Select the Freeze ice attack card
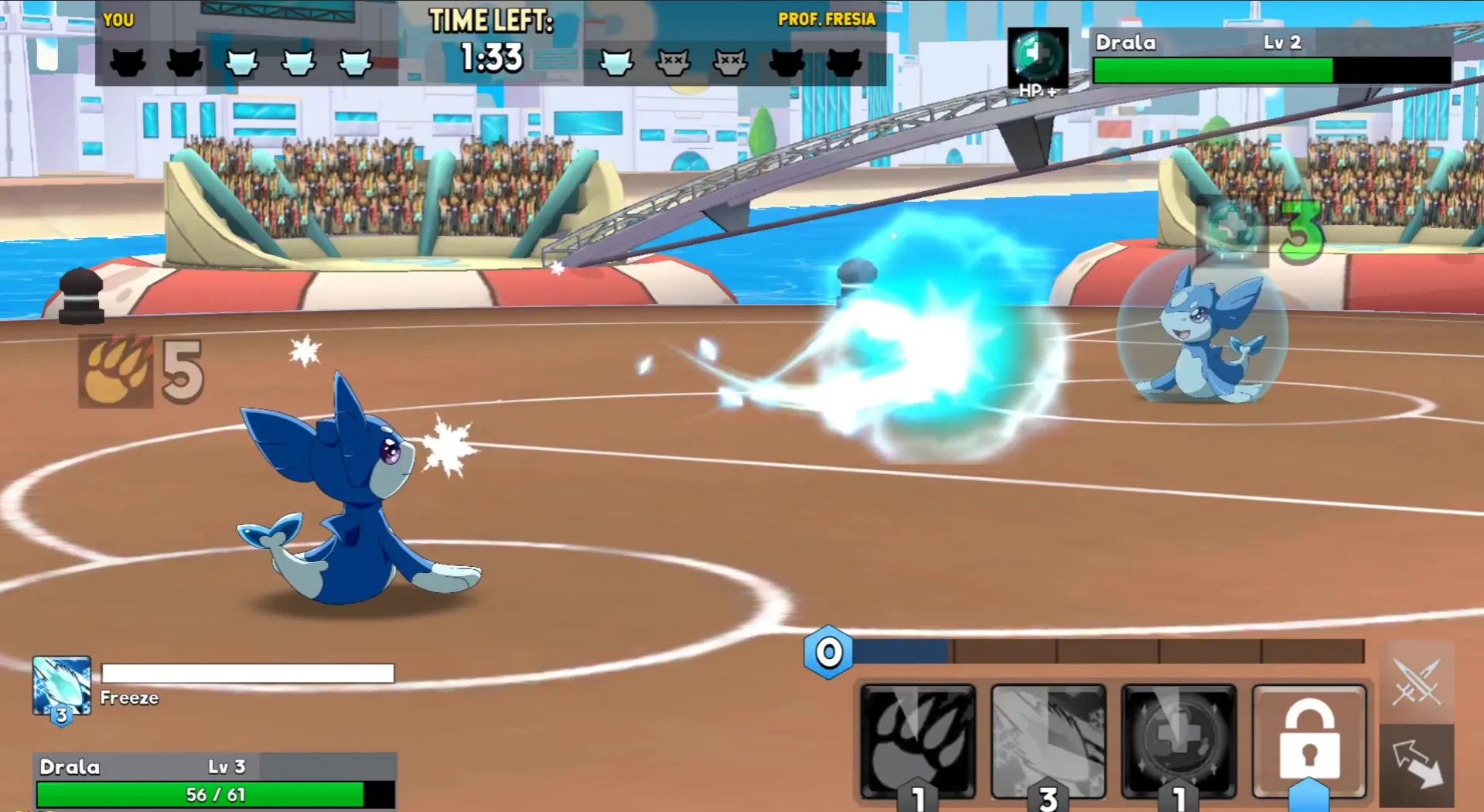Screen dimensions: 1484x812 pyautogui.click(x=1048, y=741)
